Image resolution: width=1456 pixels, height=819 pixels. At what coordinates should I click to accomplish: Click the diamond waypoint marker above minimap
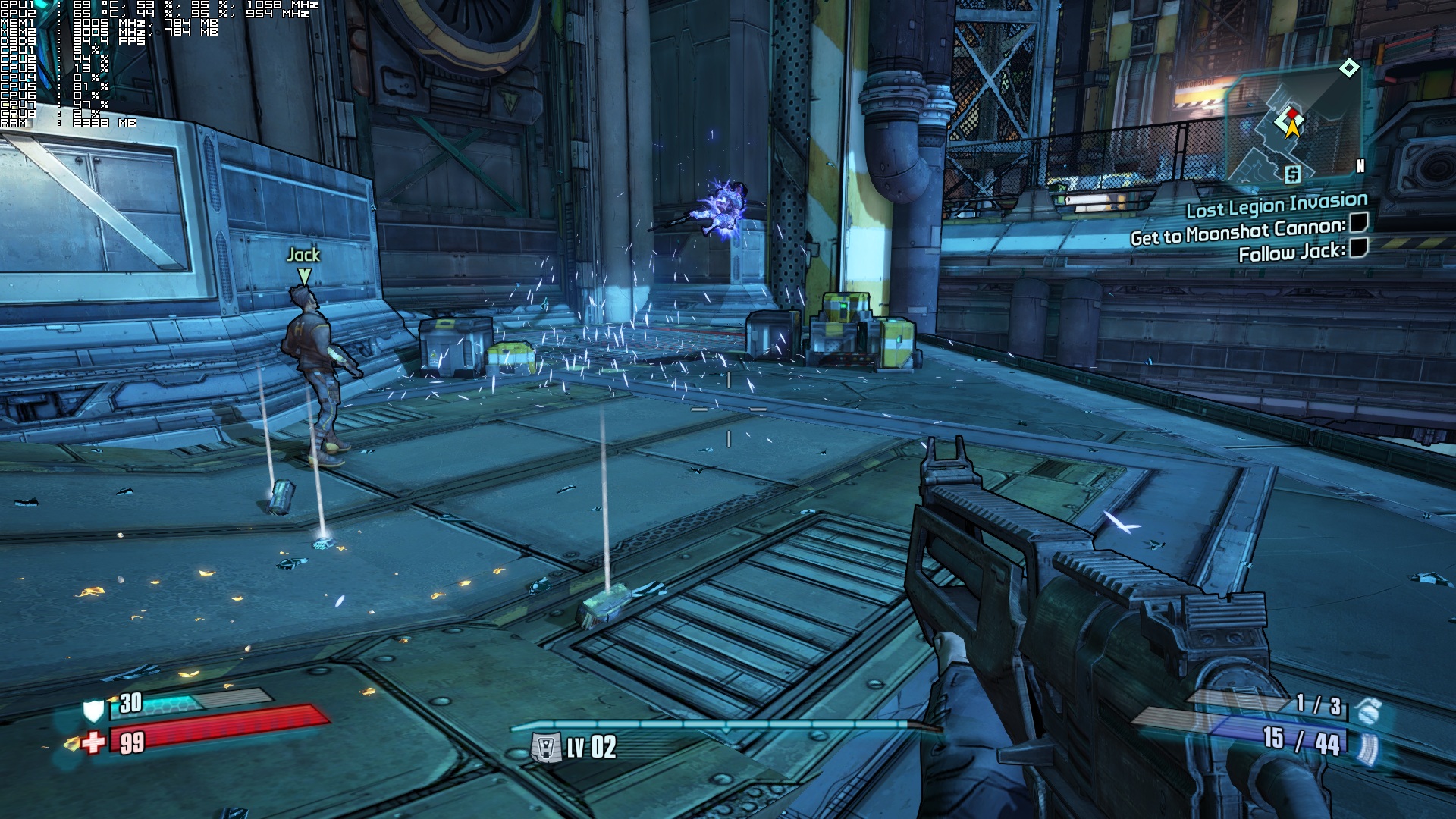pyautogui.click(x=1349, y=68)
